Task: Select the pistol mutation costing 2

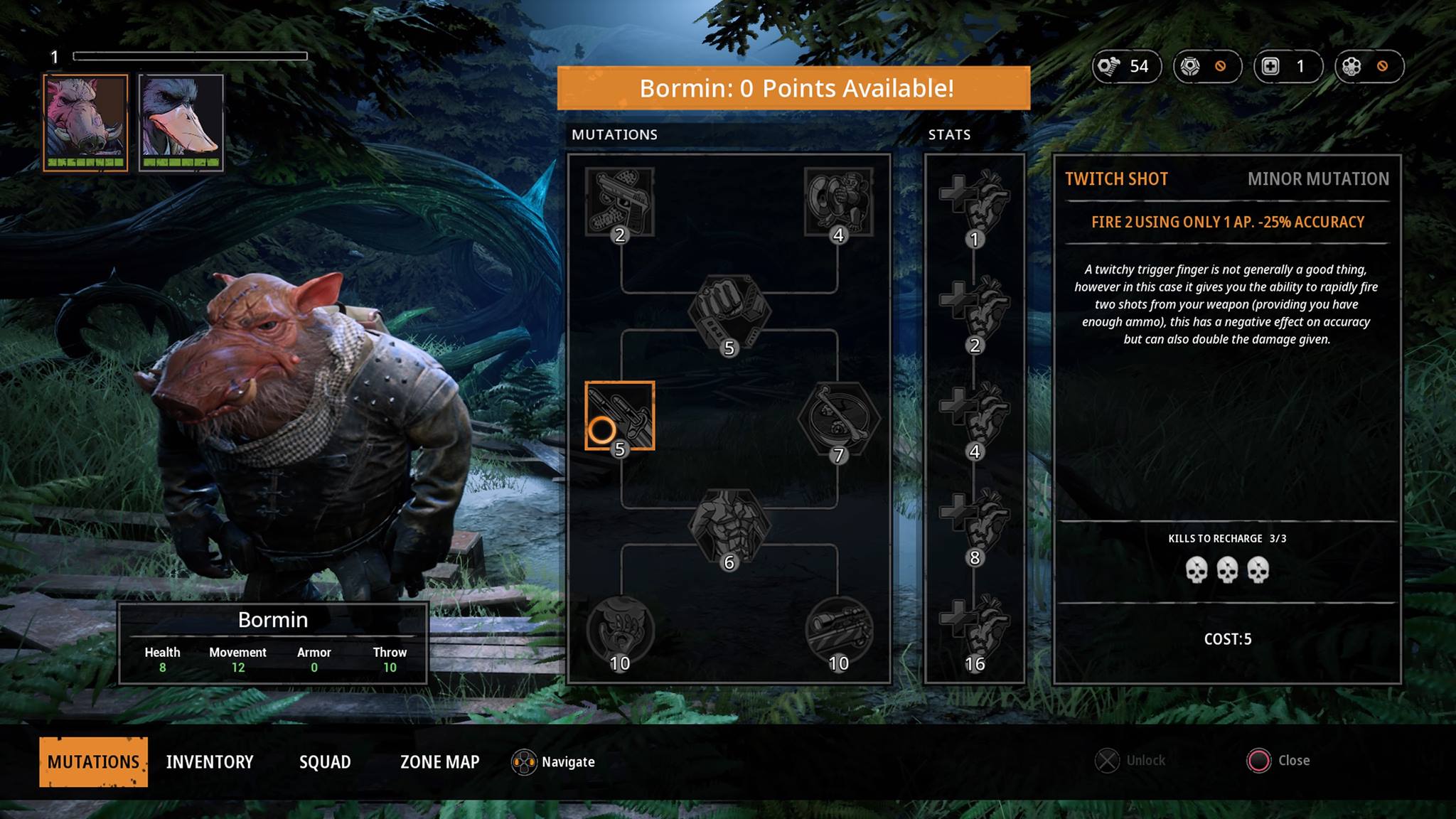Action: [619, 202]
